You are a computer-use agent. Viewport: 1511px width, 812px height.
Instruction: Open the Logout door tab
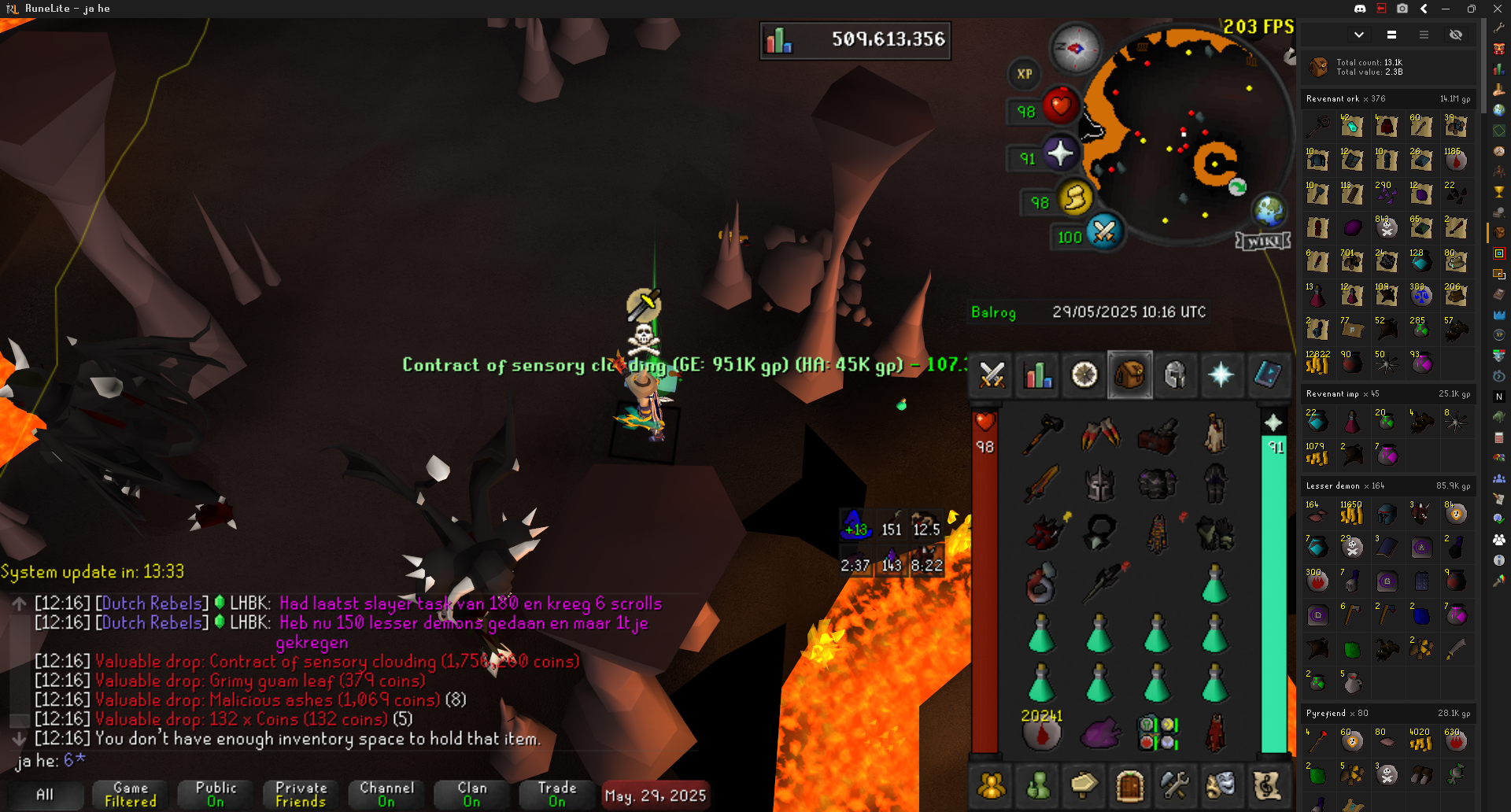point(1129,785)
